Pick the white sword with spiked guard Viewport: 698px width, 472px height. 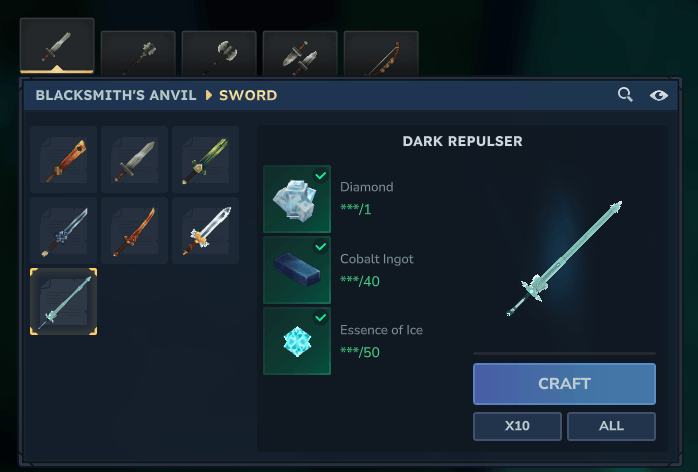(x=205, y=230)
